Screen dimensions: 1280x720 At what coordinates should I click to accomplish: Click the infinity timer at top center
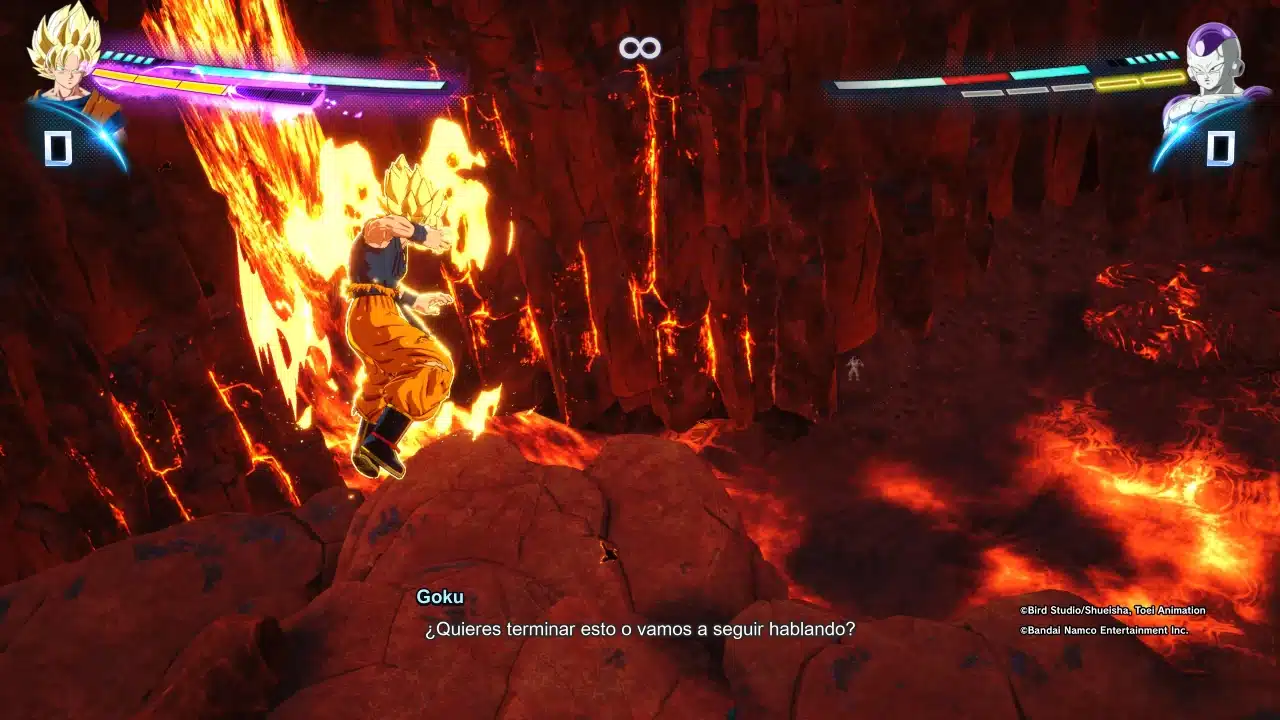[x=639, y=46]
